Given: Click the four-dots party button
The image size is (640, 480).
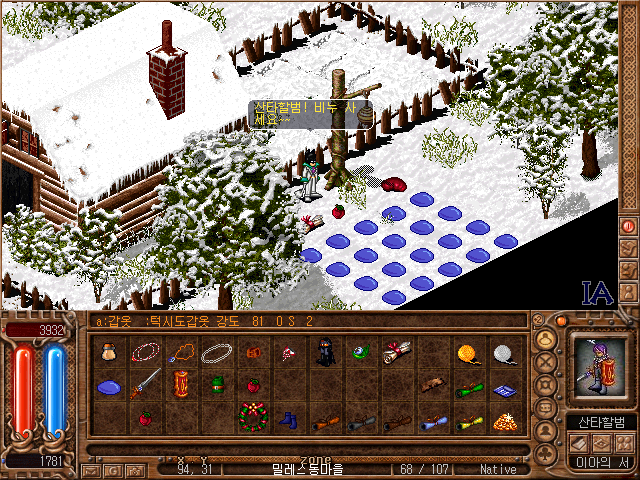Looking at the screenshot, I should click(x=624, y=442).
